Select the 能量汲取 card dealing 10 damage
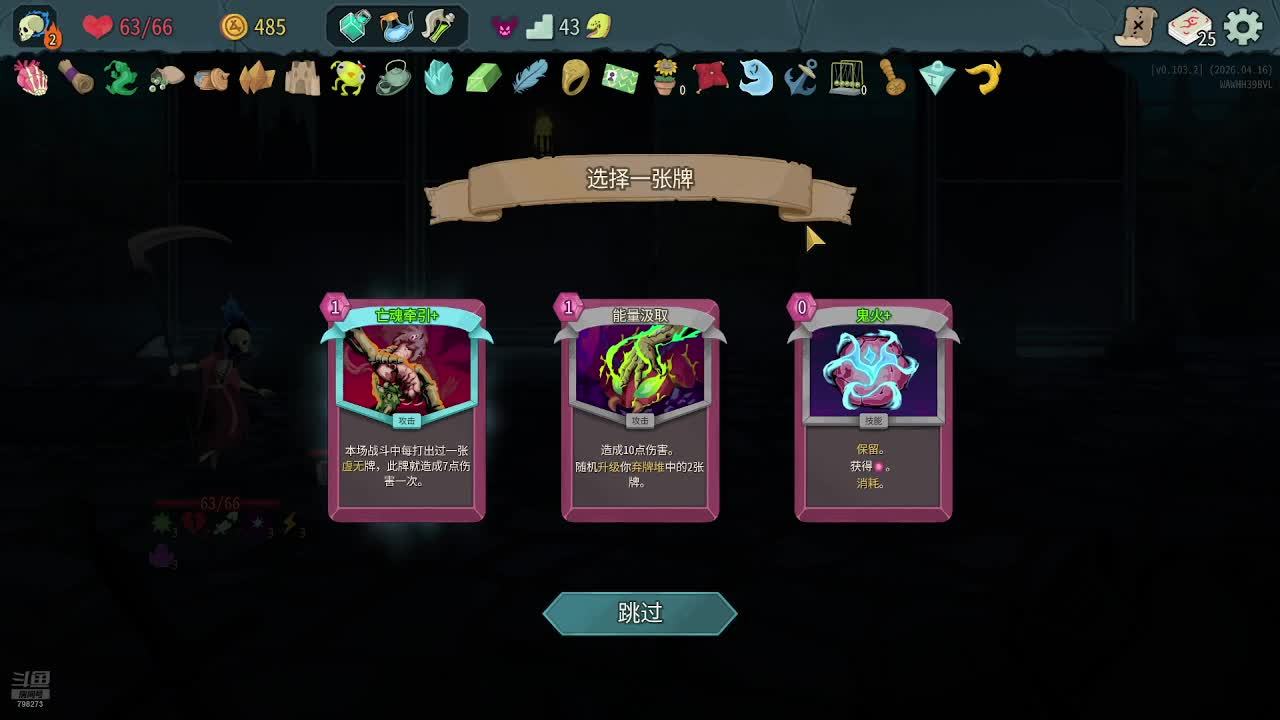The image size is (1280, 720). pos(640,410)
